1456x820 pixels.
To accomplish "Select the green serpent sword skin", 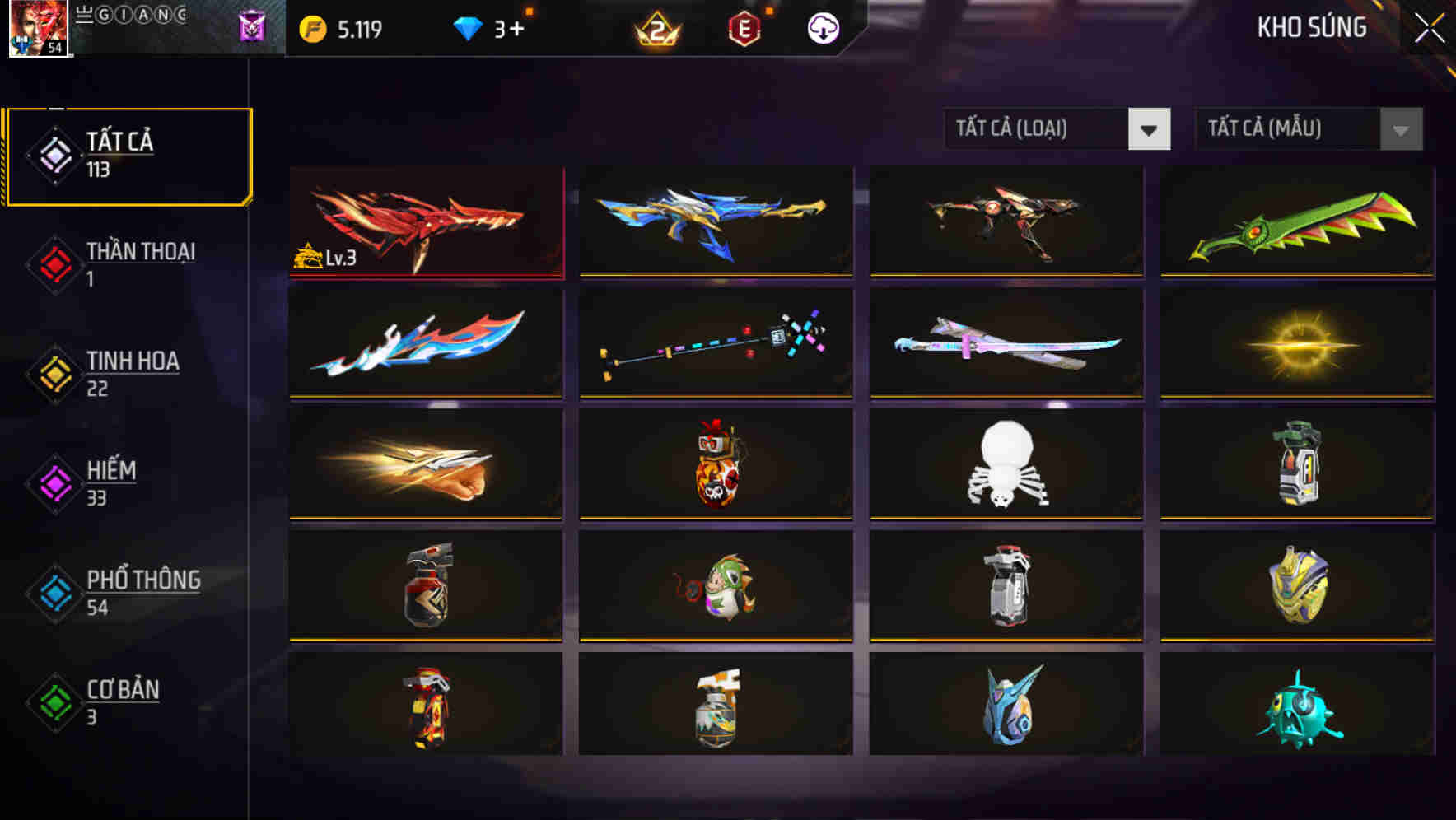I will tap(1295, 222).
